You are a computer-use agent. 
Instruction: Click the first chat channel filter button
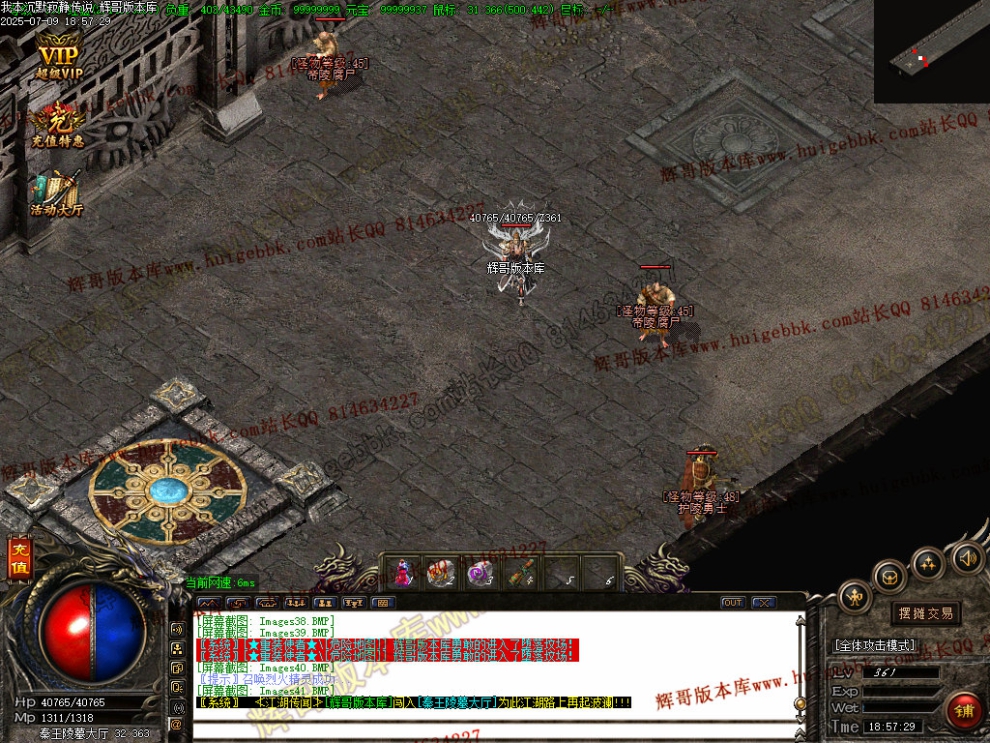(208, 603)
